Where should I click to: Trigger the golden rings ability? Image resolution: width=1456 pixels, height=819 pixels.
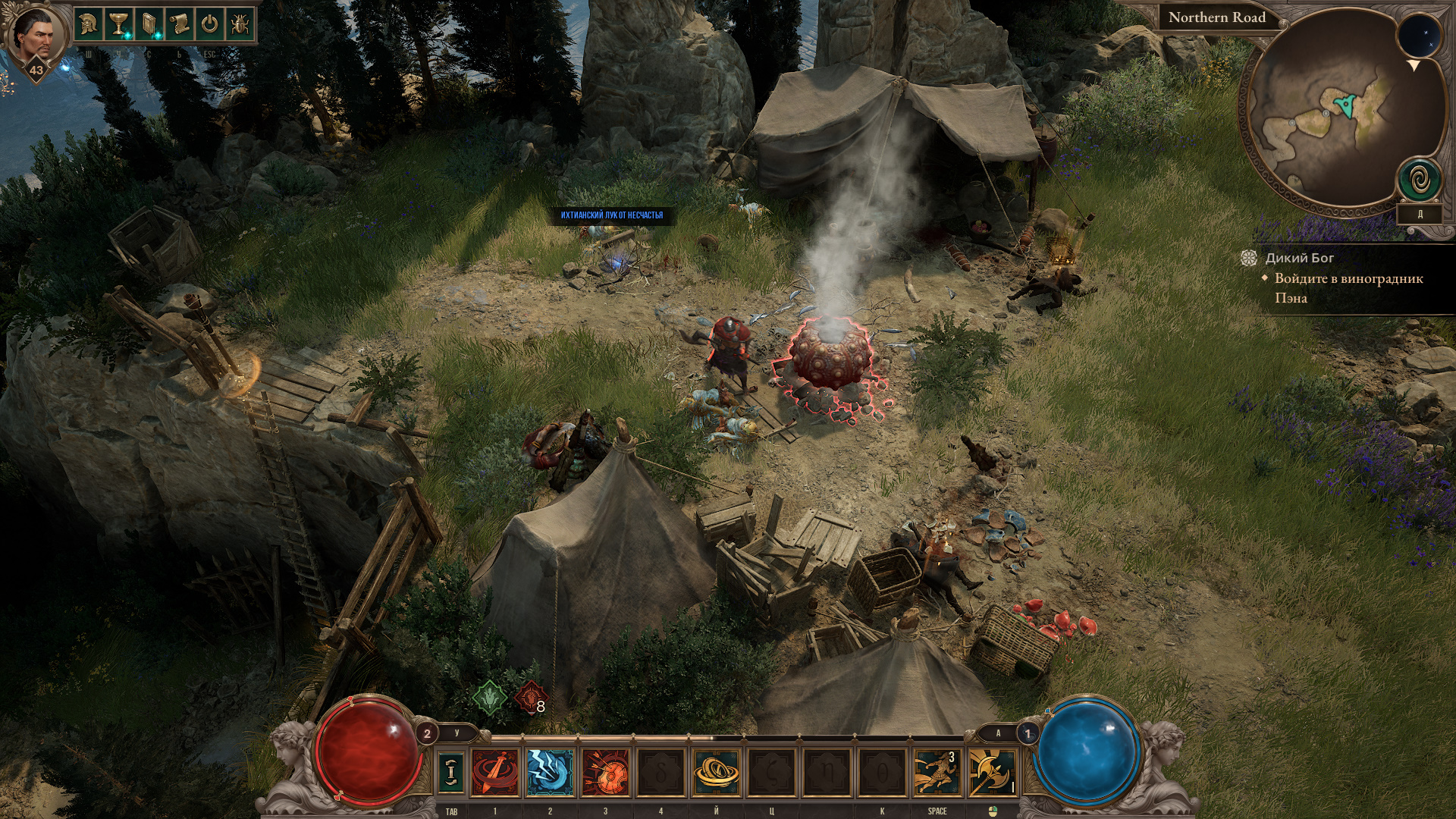(x=717, y=772)
